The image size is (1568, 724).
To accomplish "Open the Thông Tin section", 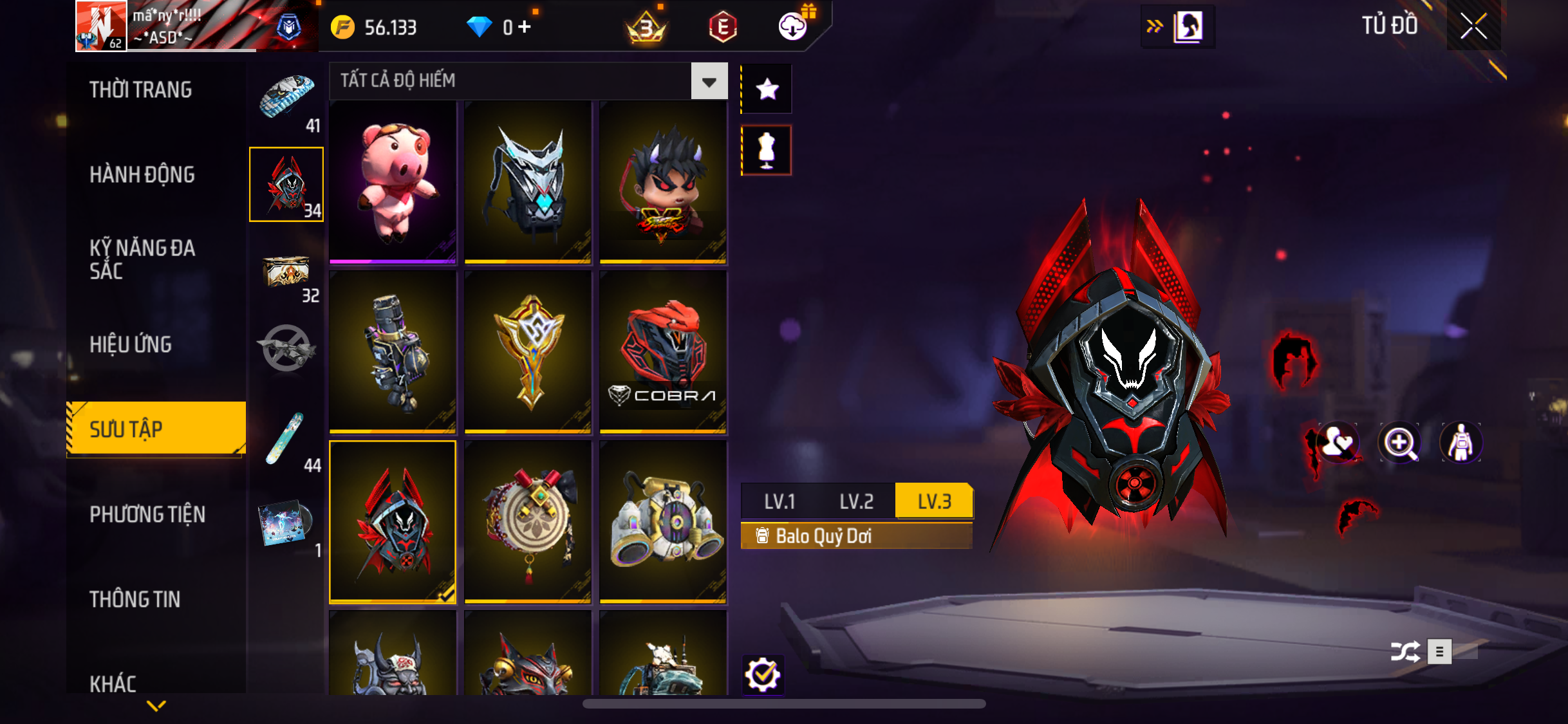I will pyautogui.click(x=135, y=599).
